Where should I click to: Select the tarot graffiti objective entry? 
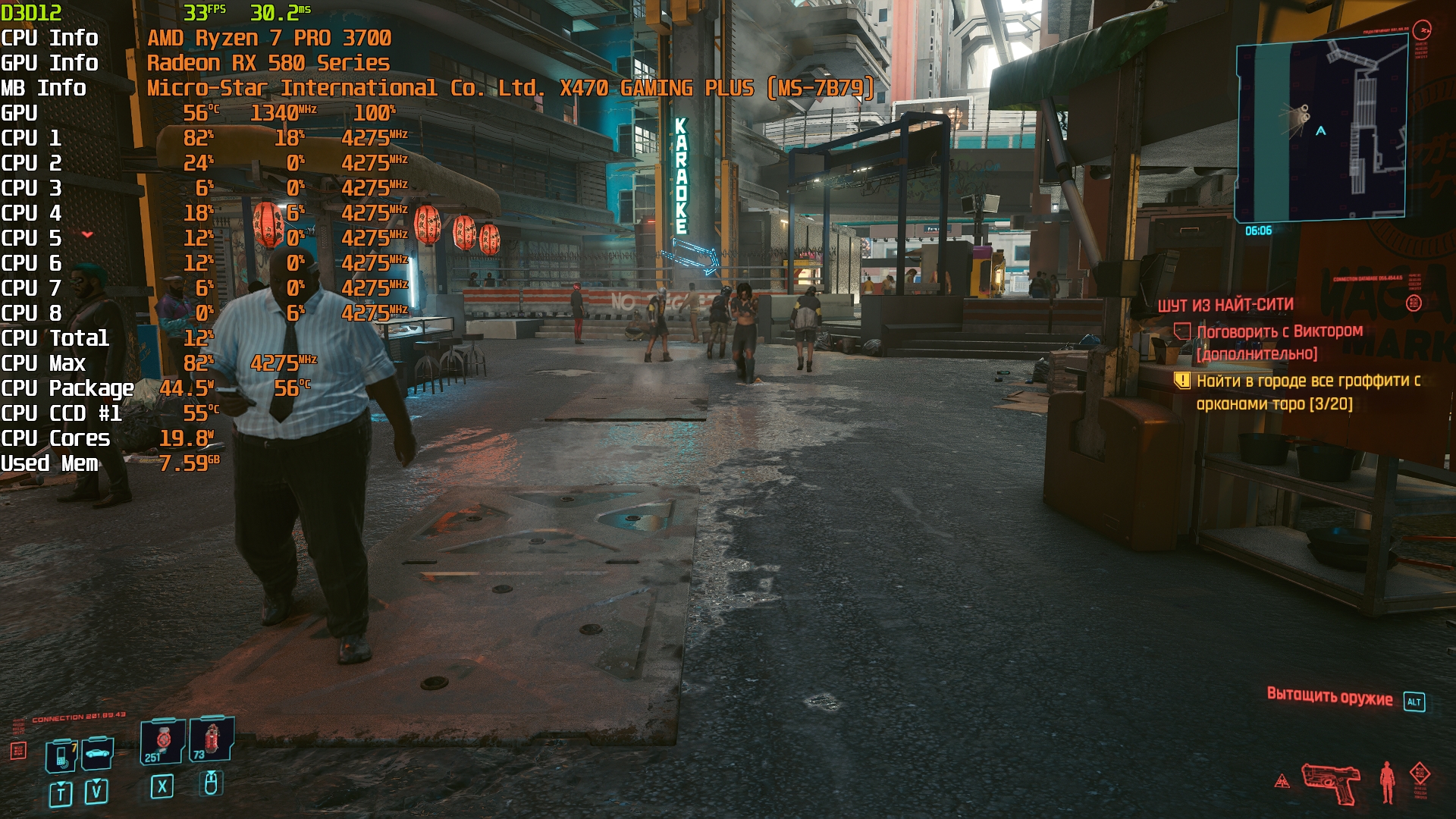click(1307, 392)
